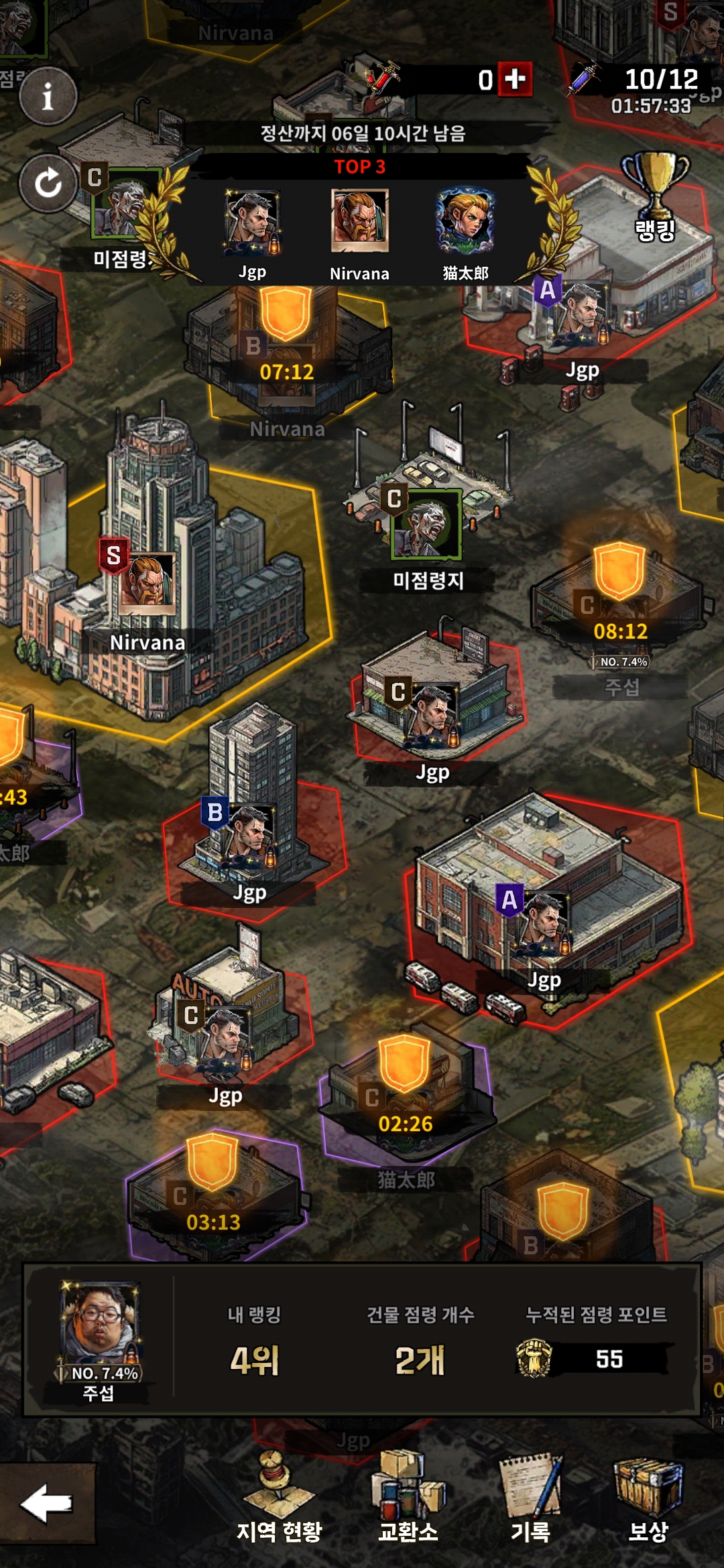This screenshot has height=1568, width=724.
Task: Open the info button
Action: 48,97
